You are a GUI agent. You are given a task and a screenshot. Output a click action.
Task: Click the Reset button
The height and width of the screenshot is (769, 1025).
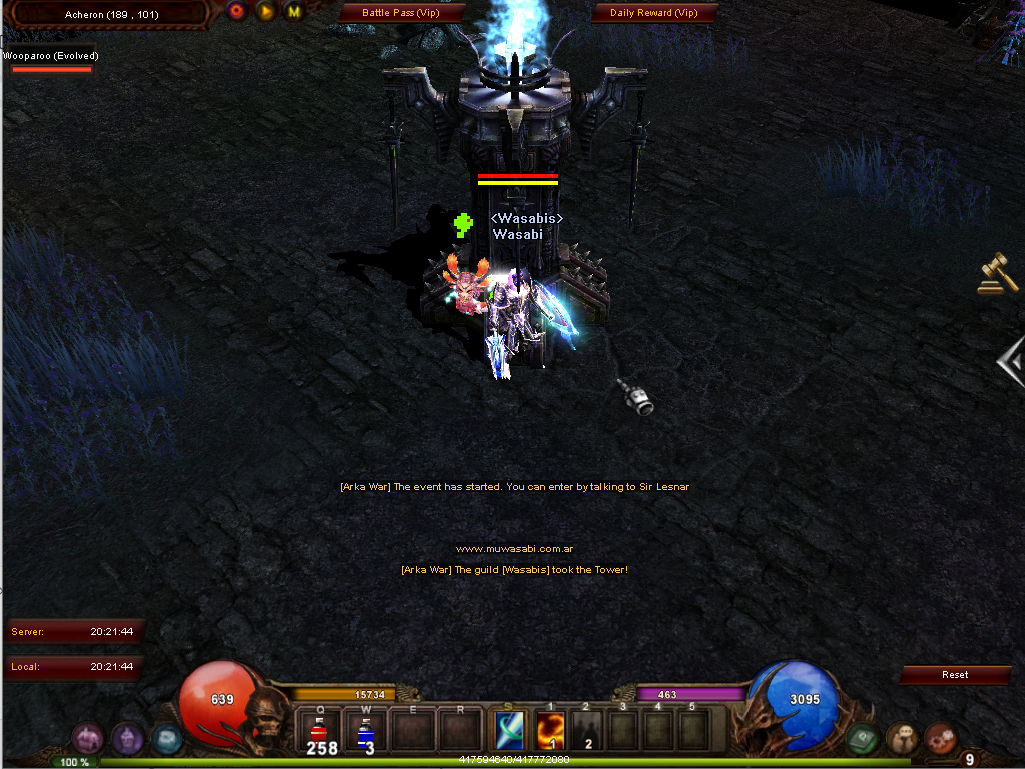[x=954, y=675]
